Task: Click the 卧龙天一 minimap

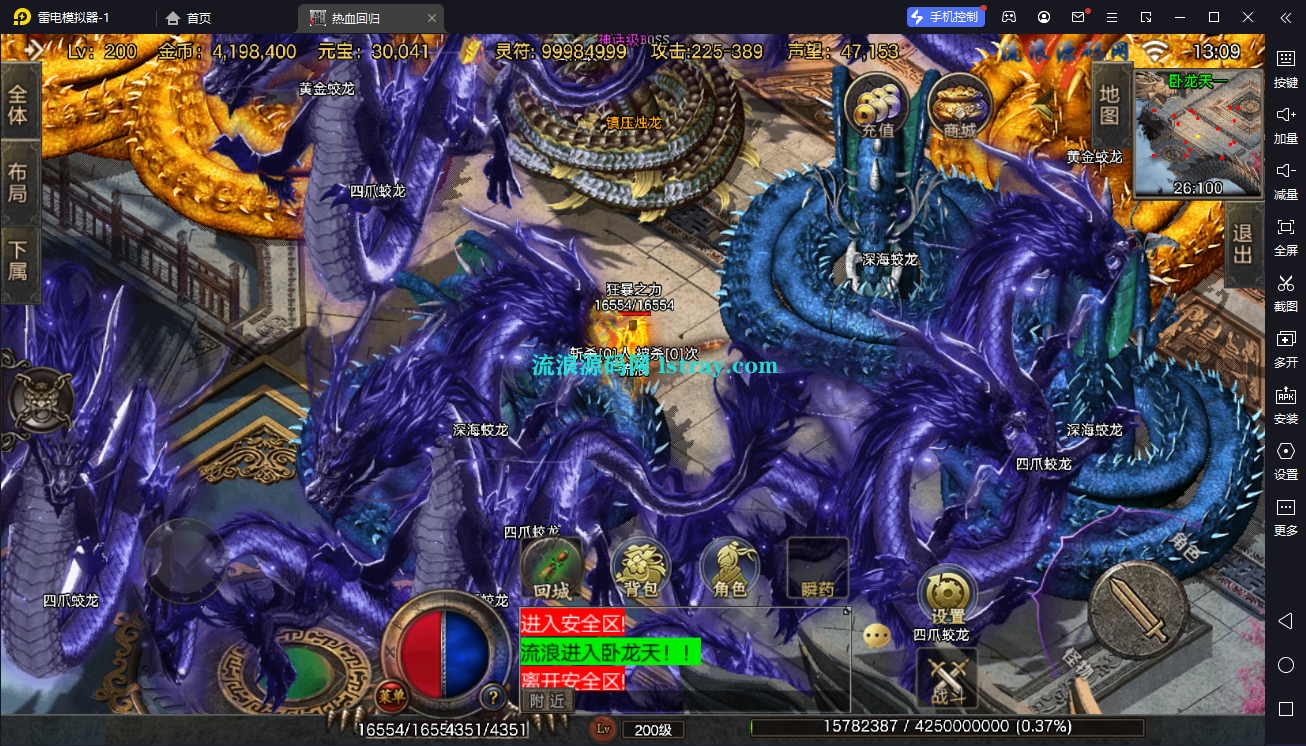Action: click(x=1197, y=134)
